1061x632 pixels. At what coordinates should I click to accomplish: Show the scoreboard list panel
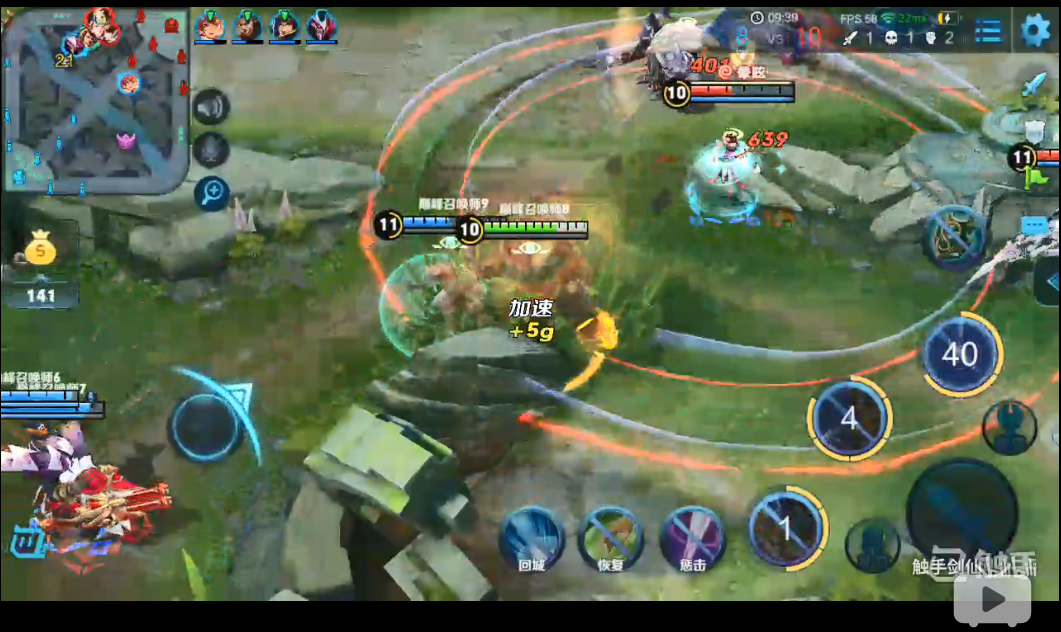(988, 31)
